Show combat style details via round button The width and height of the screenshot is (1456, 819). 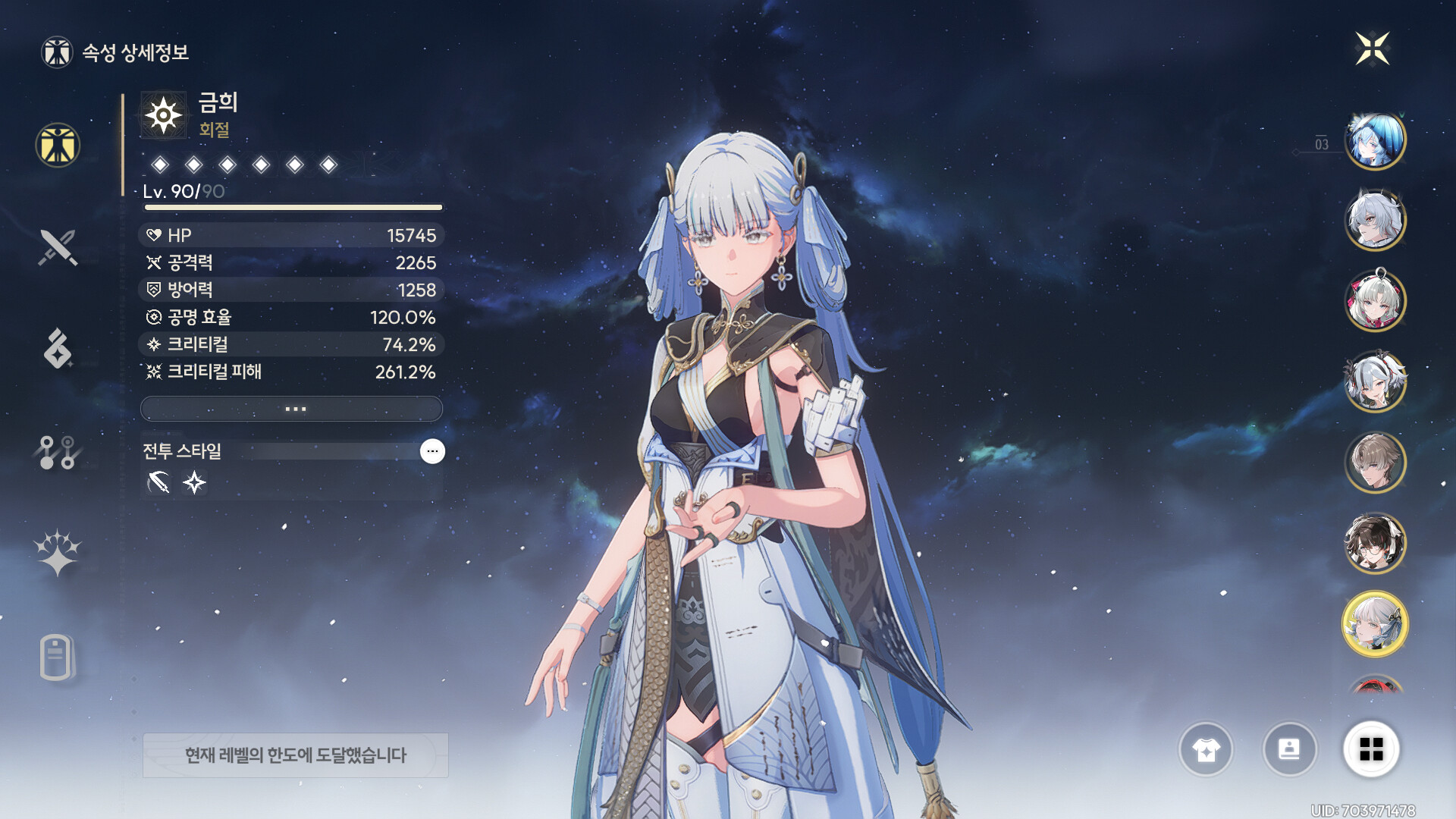(432, 451)
